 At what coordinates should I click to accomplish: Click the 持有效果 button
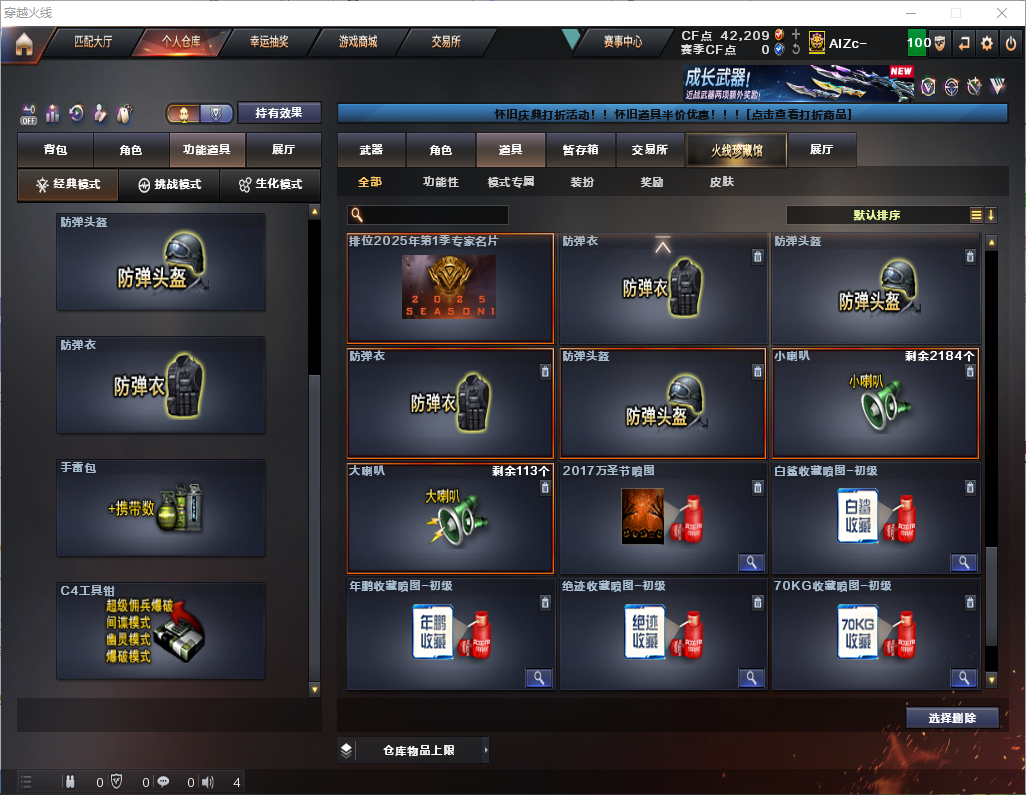pos(279,113)
